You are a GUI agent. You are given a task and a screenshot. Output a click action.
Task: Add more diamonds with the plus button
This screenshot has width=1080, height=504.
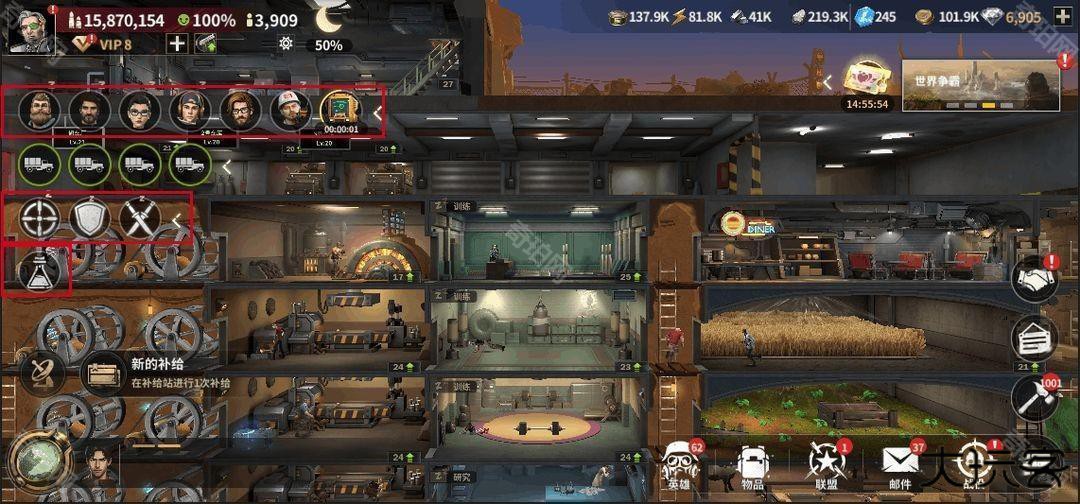(x=1062, y=17)
